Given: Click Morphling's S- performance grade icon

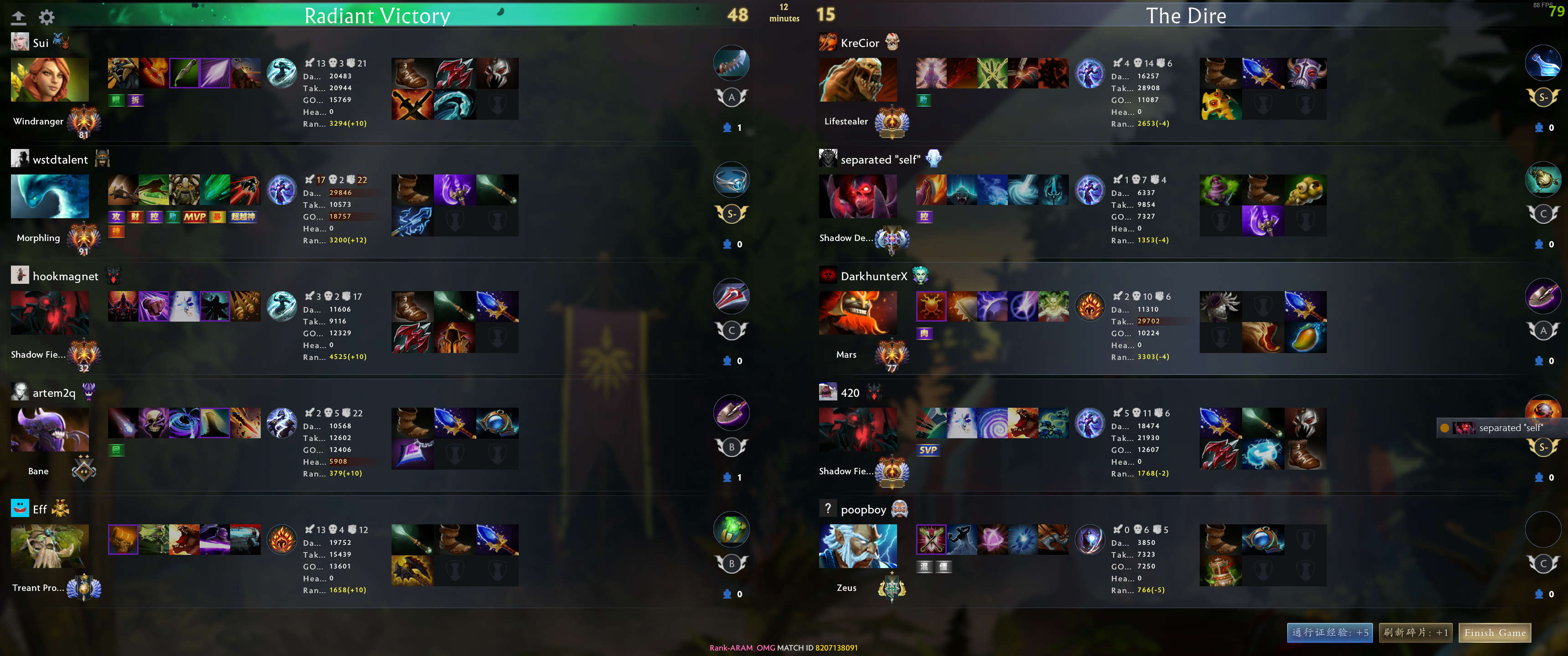Looking at the screenshot, I should pos(731,214).
